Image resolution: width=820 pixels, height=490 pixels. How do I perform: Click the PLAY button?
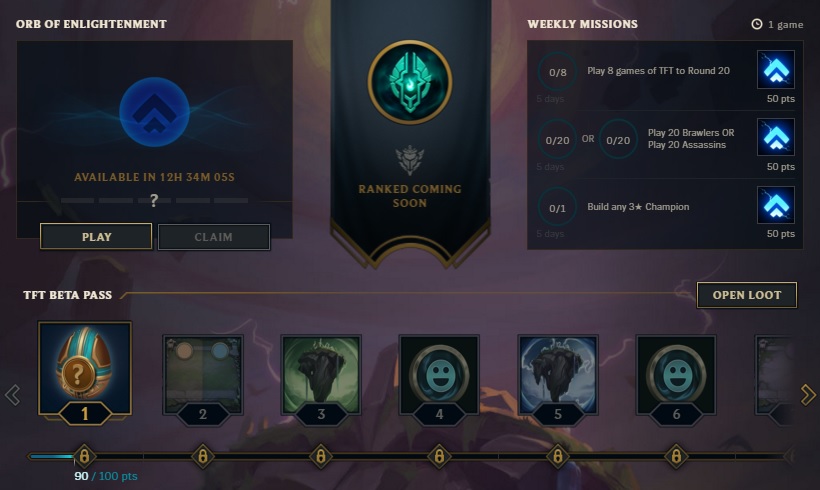[x=96, y=237]
